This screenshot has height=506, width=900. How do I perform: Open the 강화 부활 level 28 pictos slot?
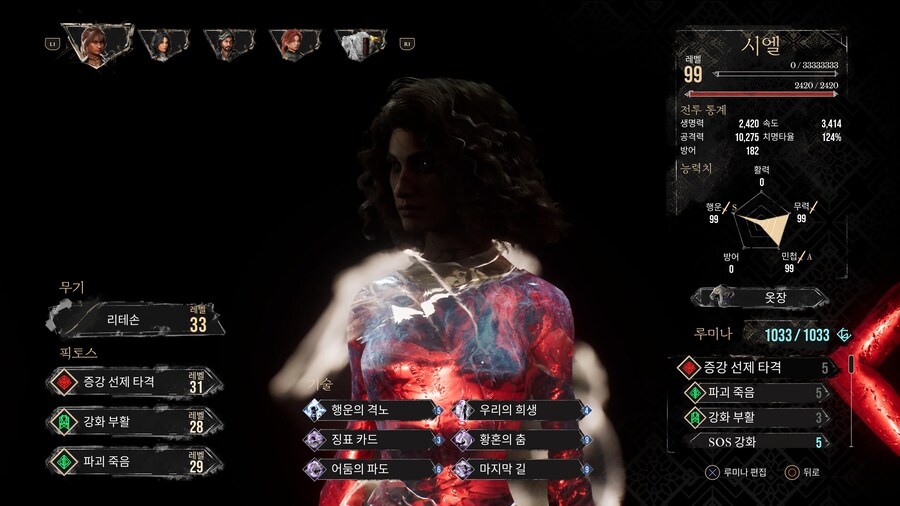pyautogui.click(x=135, y=421)
